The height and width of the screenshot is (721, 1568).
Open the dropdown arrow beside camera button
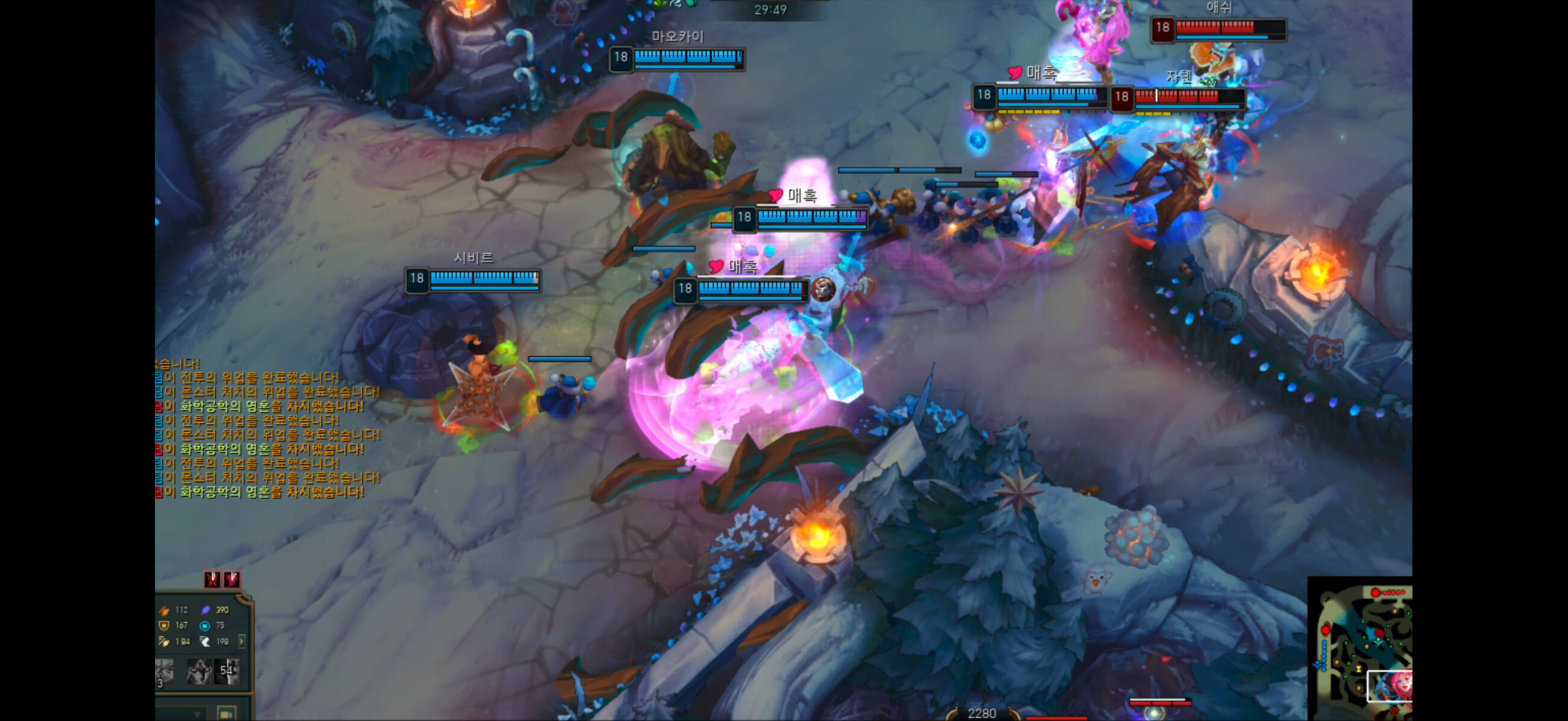[x=197, y=714]
